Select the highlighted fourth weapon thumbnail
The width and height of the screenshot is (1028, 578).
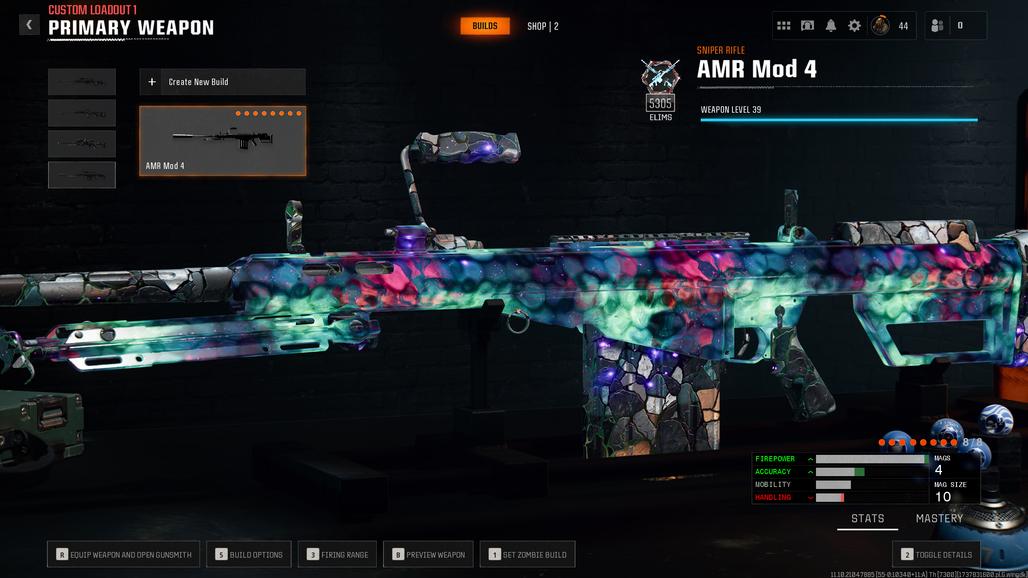pyautogui.click(x=82, y=175)
